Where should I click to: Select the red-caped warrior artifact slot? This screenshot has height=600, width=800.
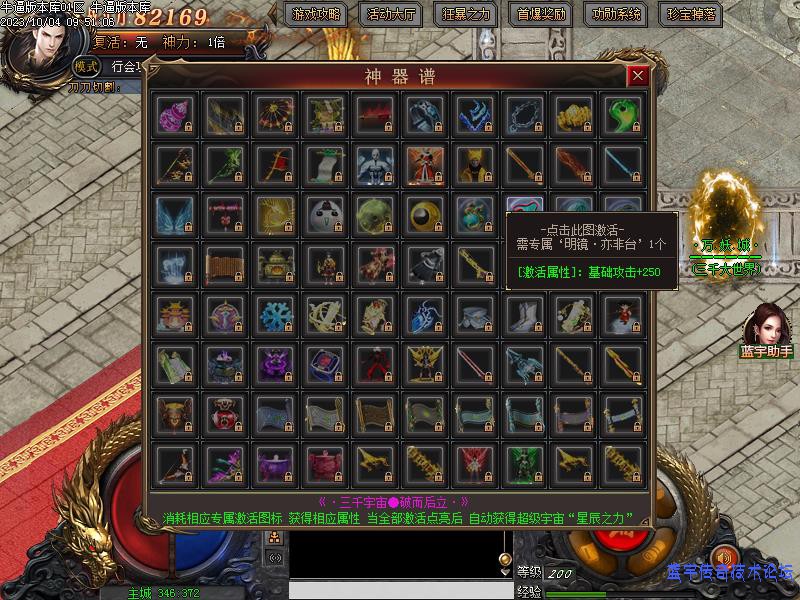coord(424,164)
